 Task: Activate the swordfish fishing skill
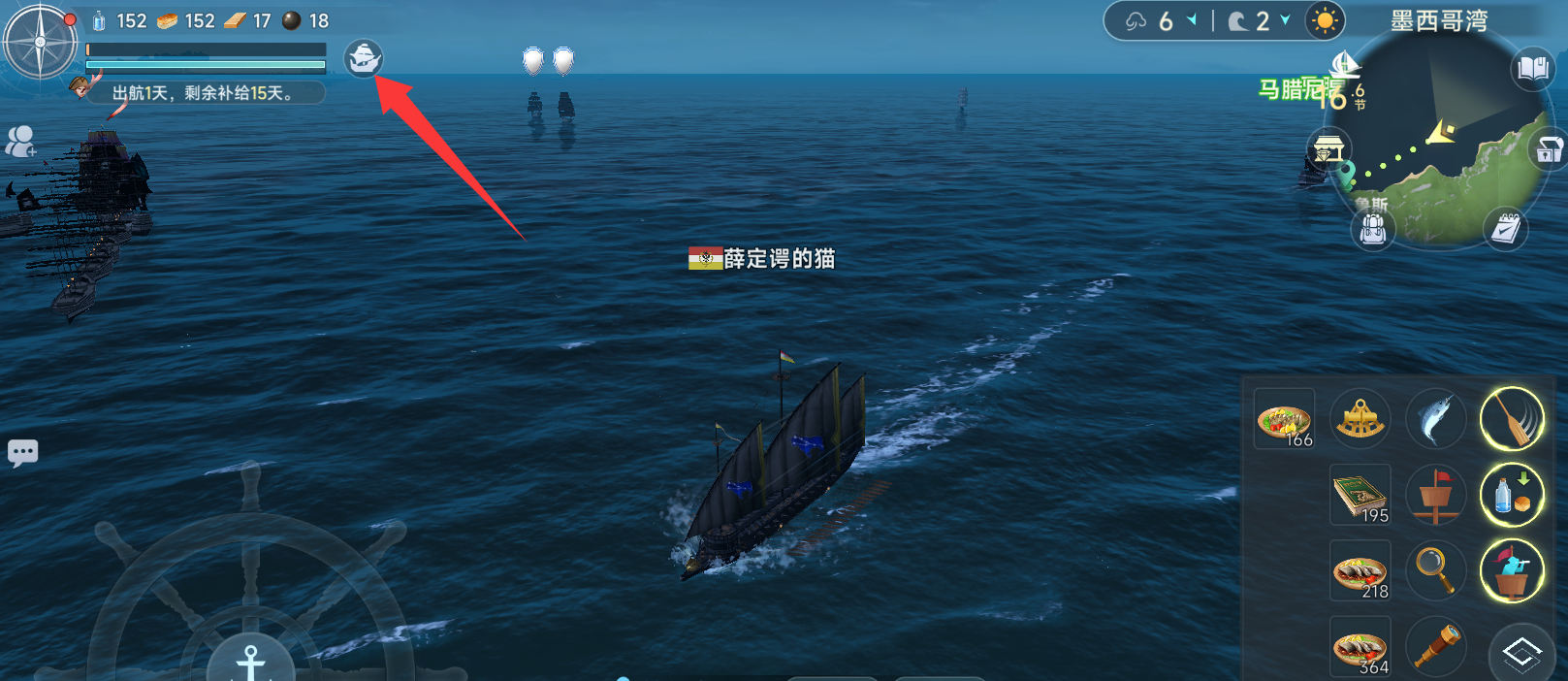point(1435,419)
